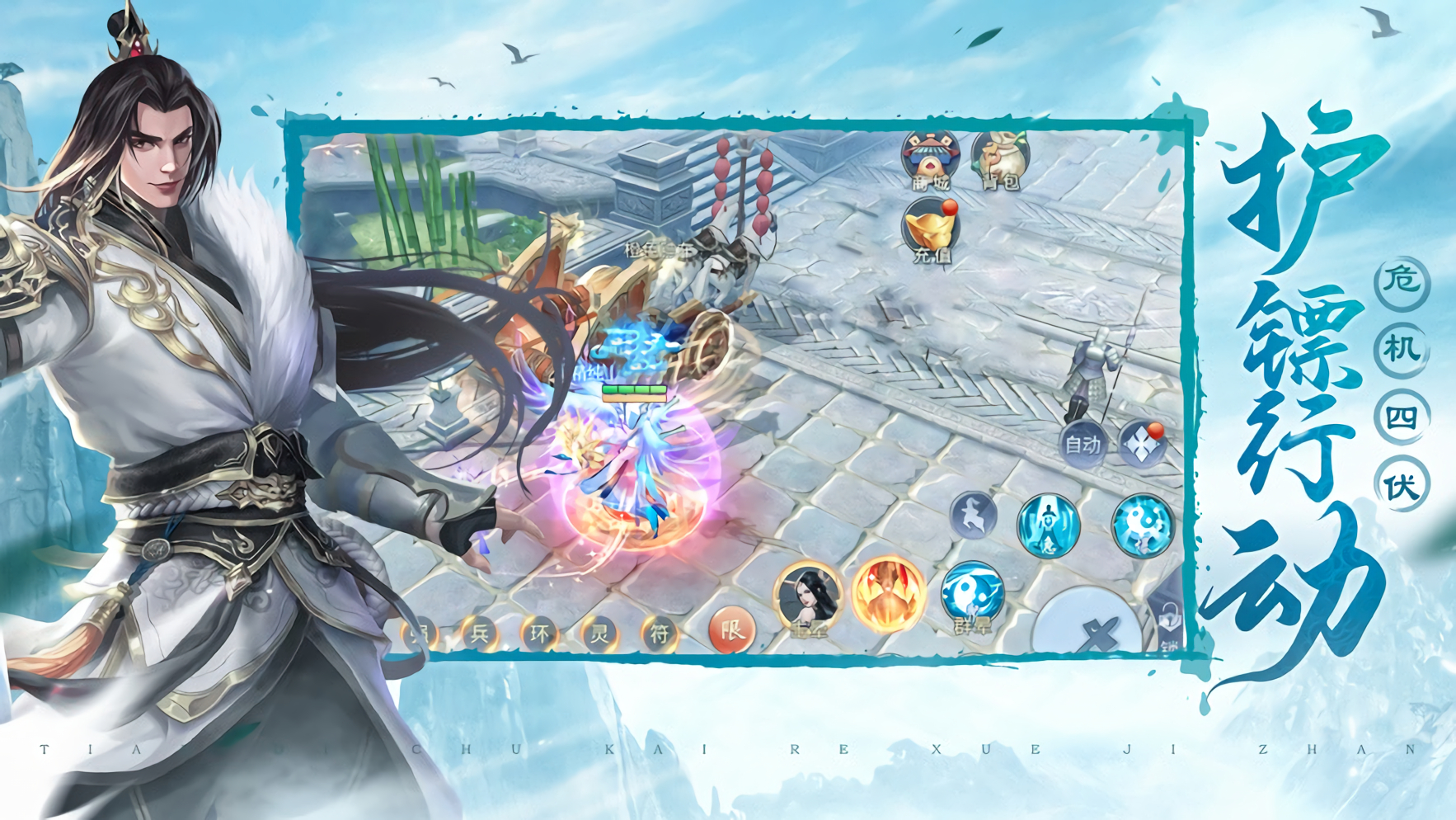Activate the grey mount rider skill
The height and width of the screenshot is (820, 1456).
pos(974,516)
